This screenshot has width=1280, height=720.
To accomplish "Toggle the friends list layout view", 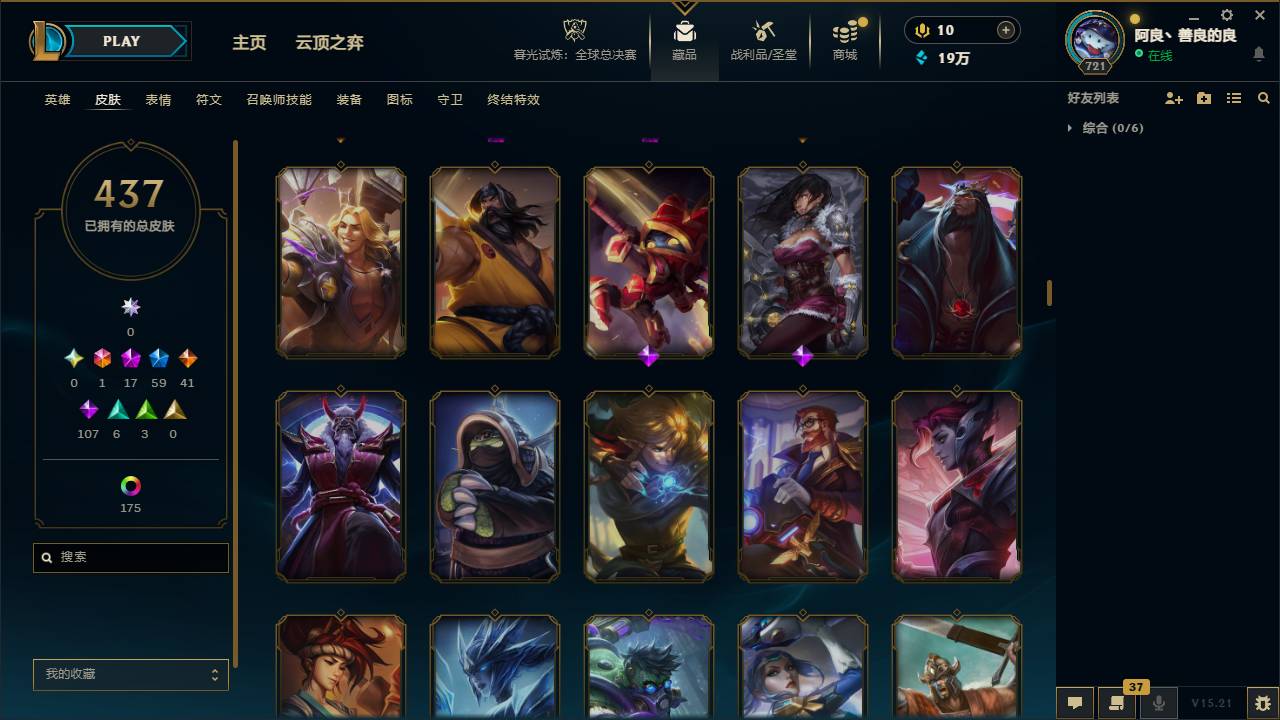I will pos(1234,97).
